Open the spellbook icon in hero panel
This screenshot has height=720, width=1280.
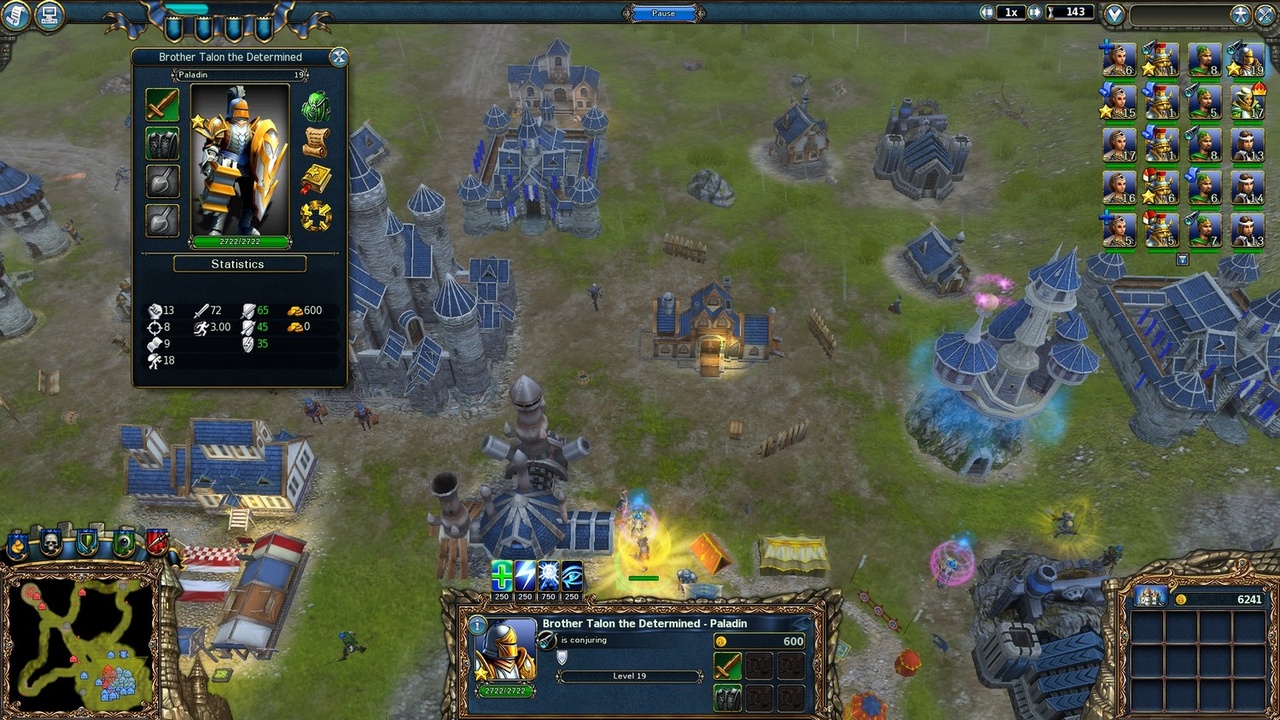[x=315, y=179]
